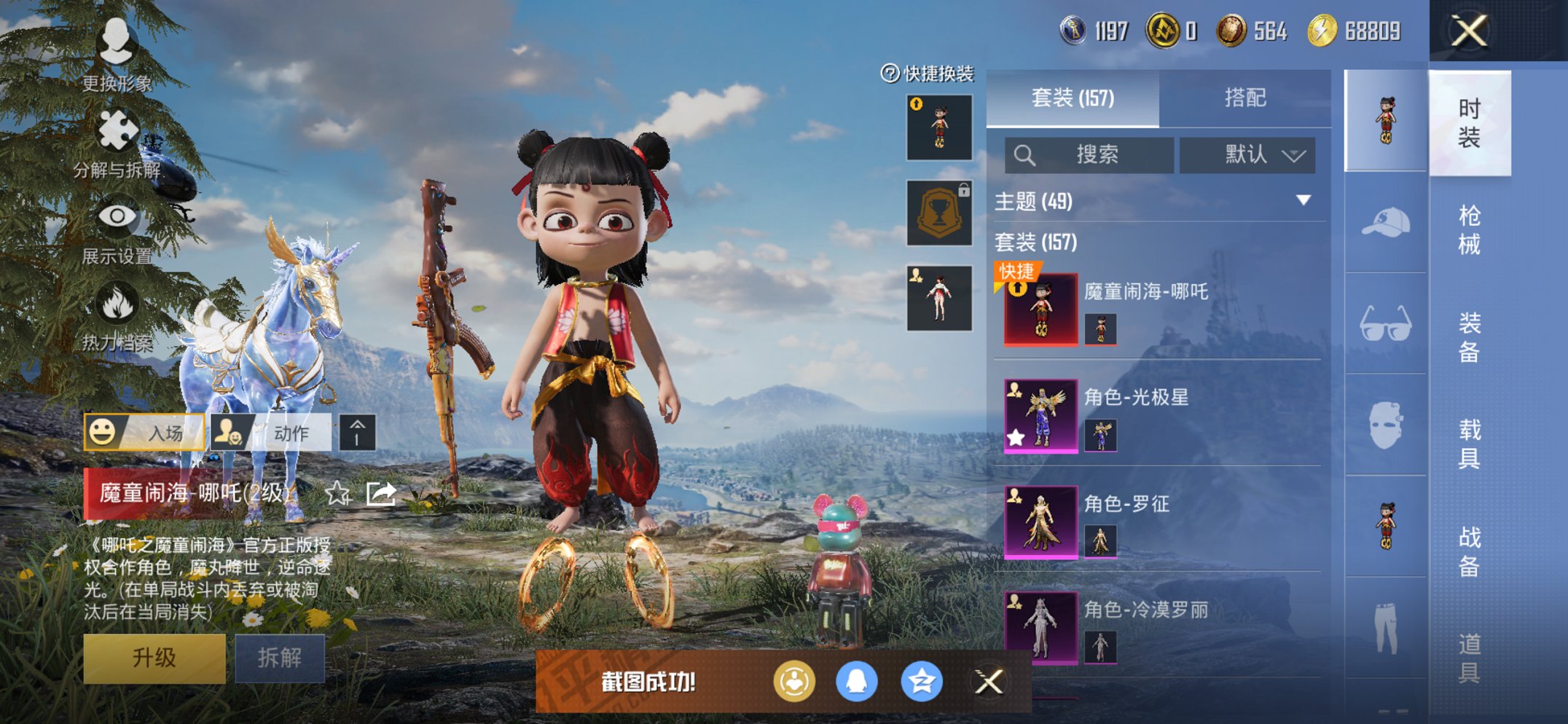This screenshot has height=724, width=1568.
Task: Open 更换形象 change appearance
Action: (117, 52)
